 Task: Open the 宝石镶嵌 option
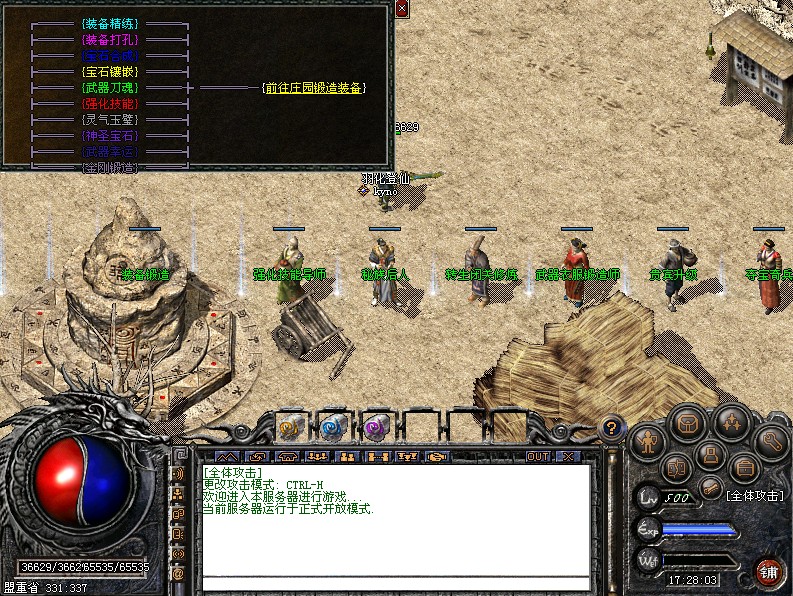[110, 72]
